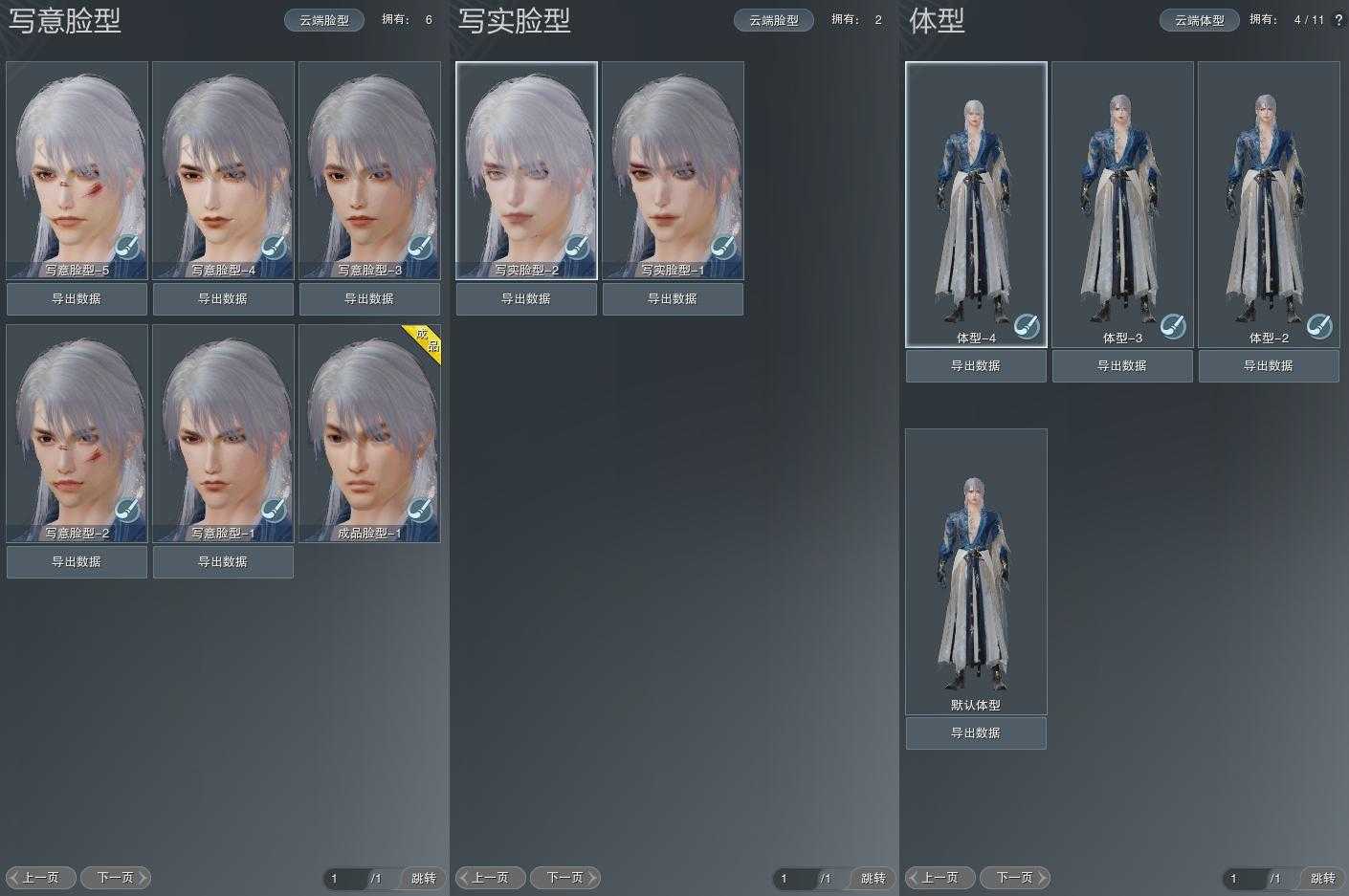Show help with the question mark icon
Viewport: 1349px width, 896px height.
point(1338,20)
